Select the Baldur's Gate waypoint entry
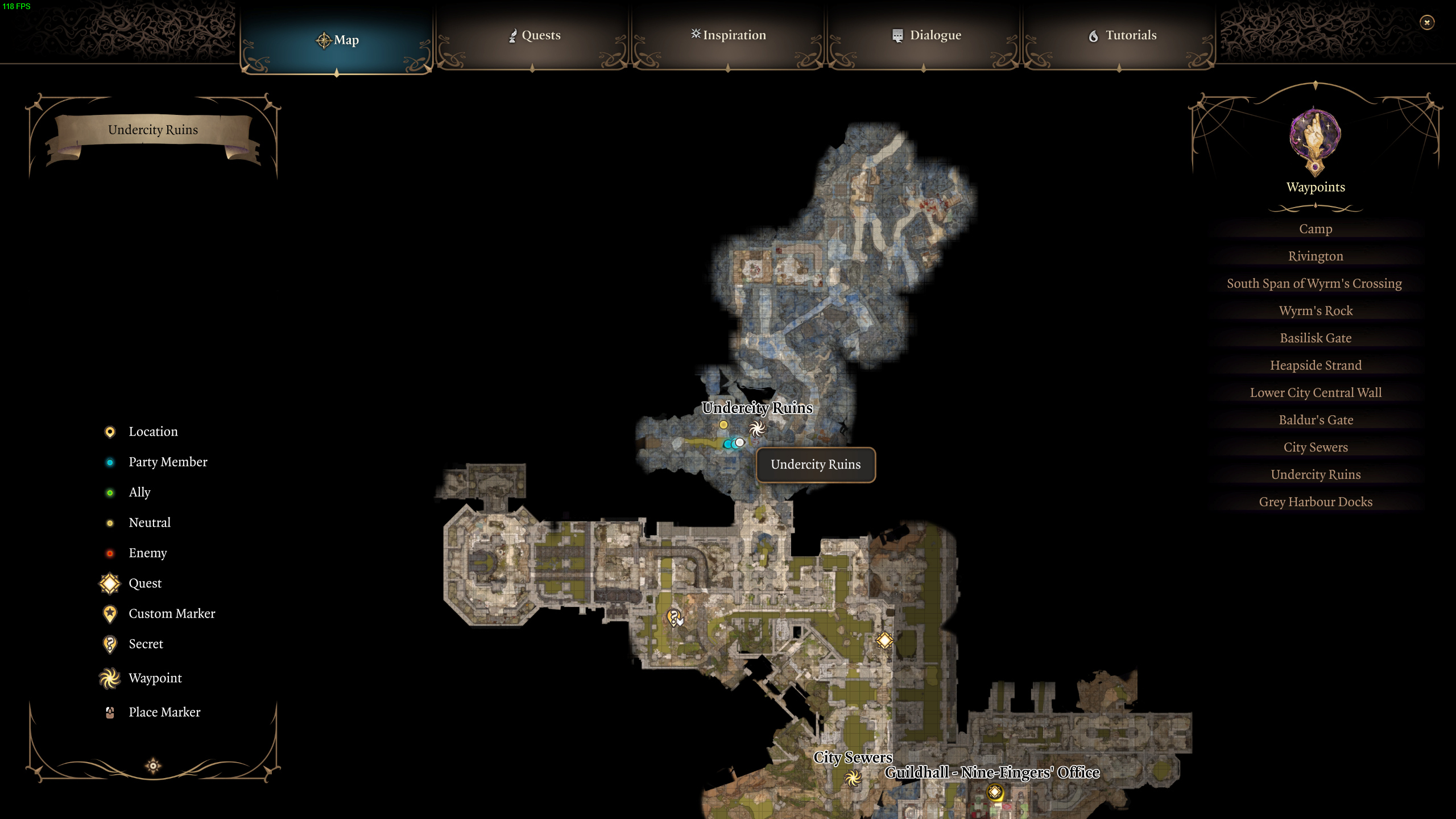The width and height of the screenshot is (1456, 819). coord(1316,420)
